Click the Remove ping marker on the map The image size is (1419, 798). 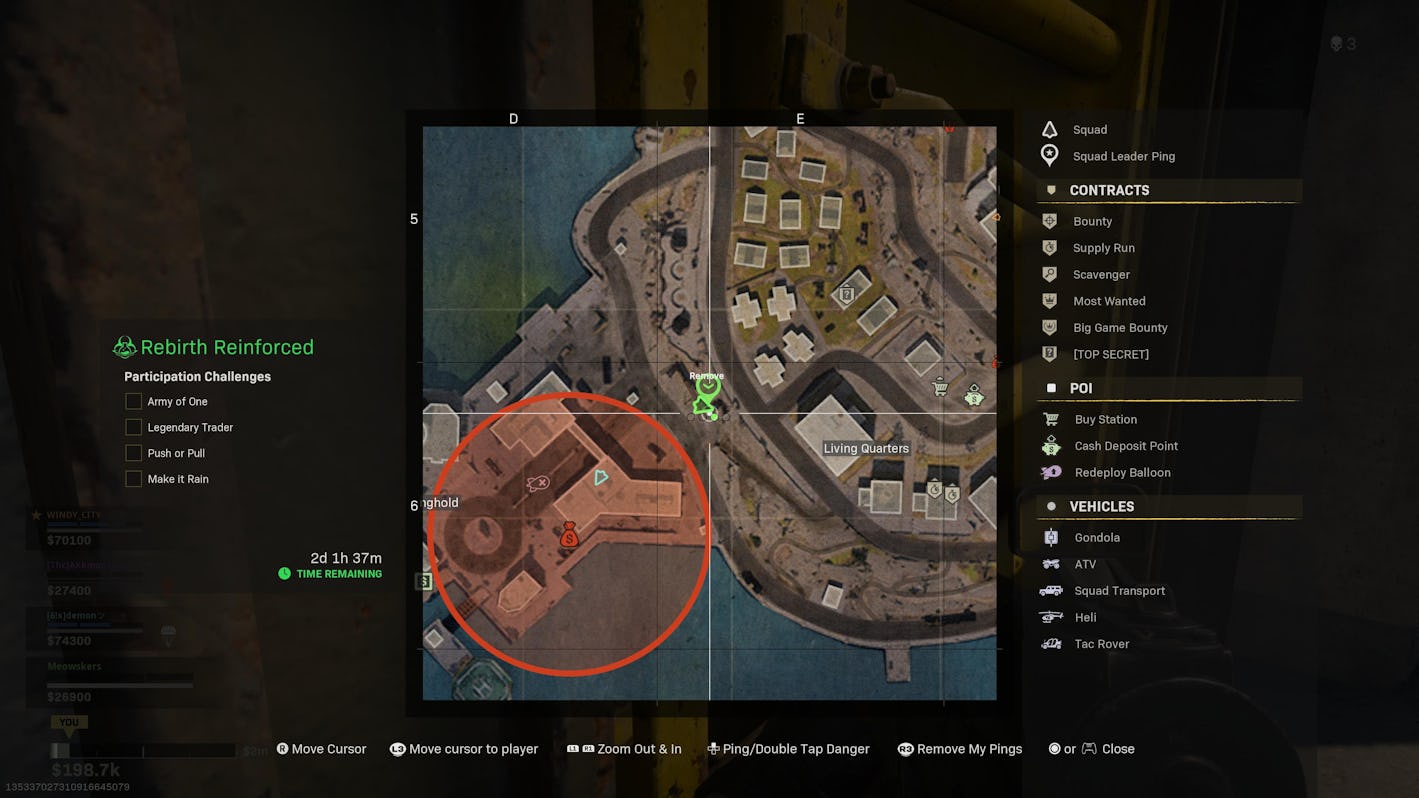707,390
